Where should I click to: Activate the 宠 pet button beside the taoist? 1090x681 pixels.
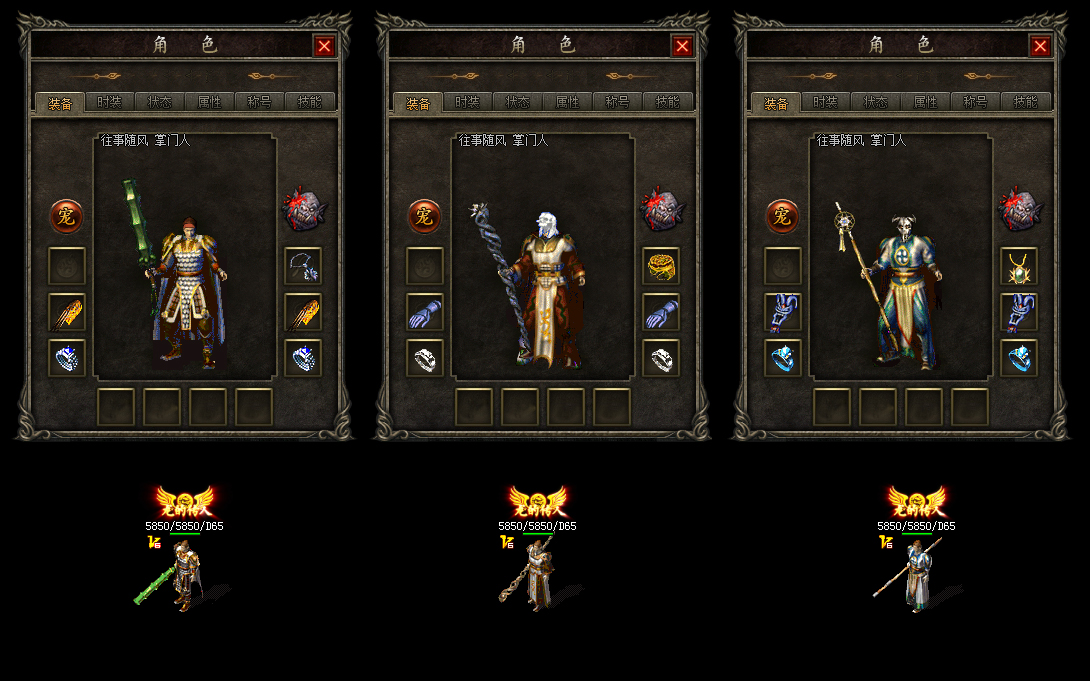[782, 216]
